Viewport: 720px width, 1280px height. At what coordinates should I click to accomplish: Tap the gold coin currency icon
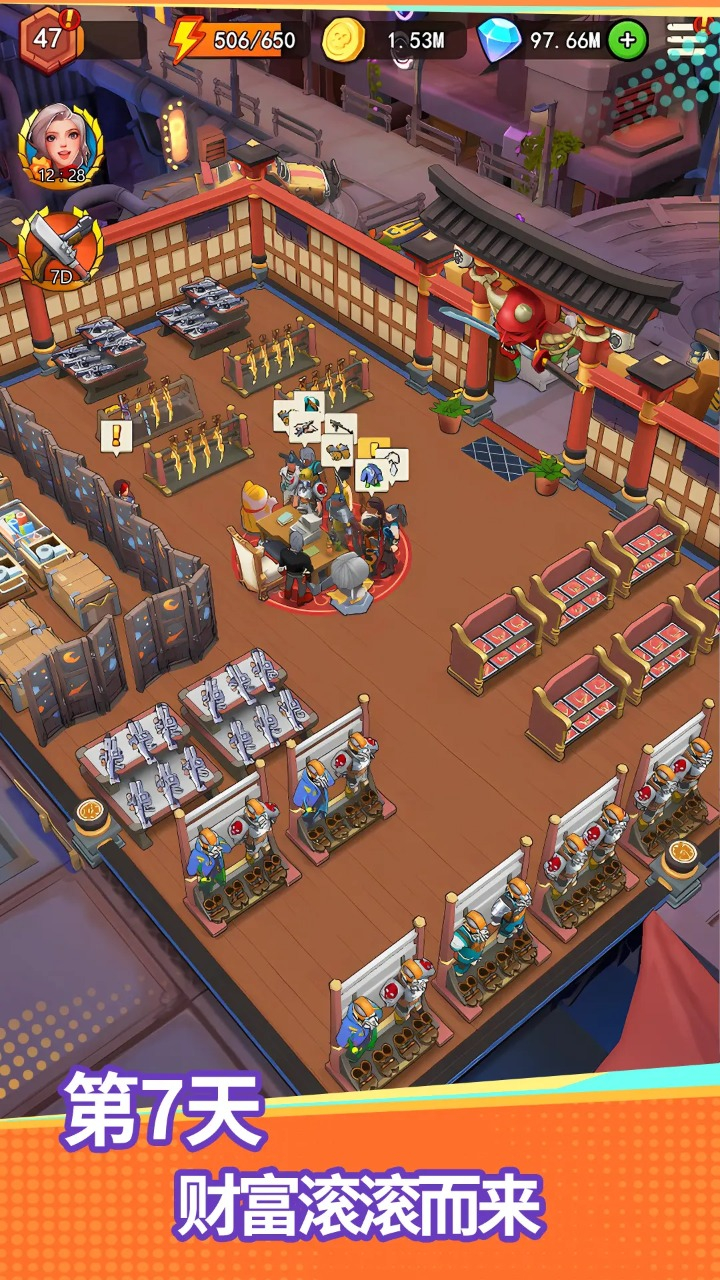343,40
